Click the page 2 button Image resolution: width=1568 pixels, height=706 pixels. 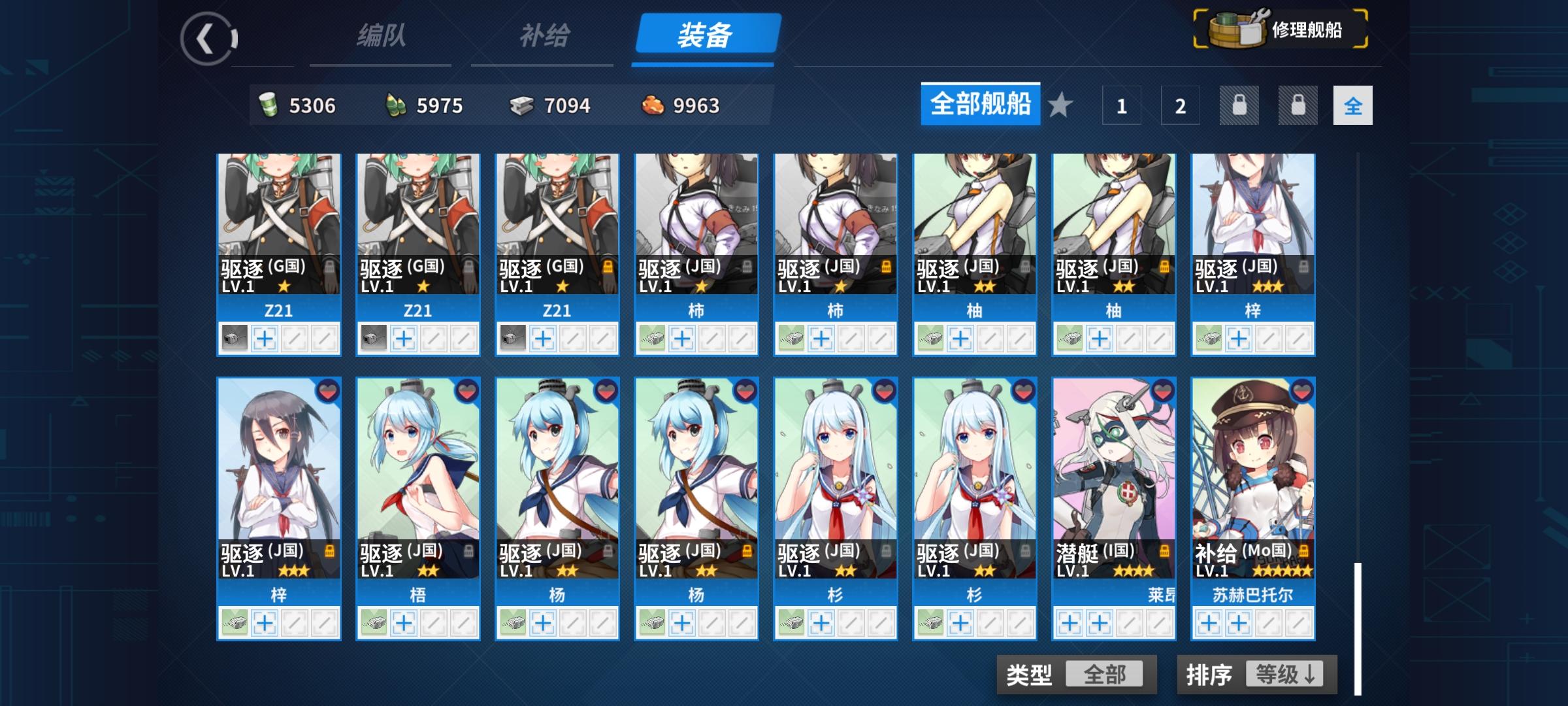pyautogui.click(x=1179, y=105)
